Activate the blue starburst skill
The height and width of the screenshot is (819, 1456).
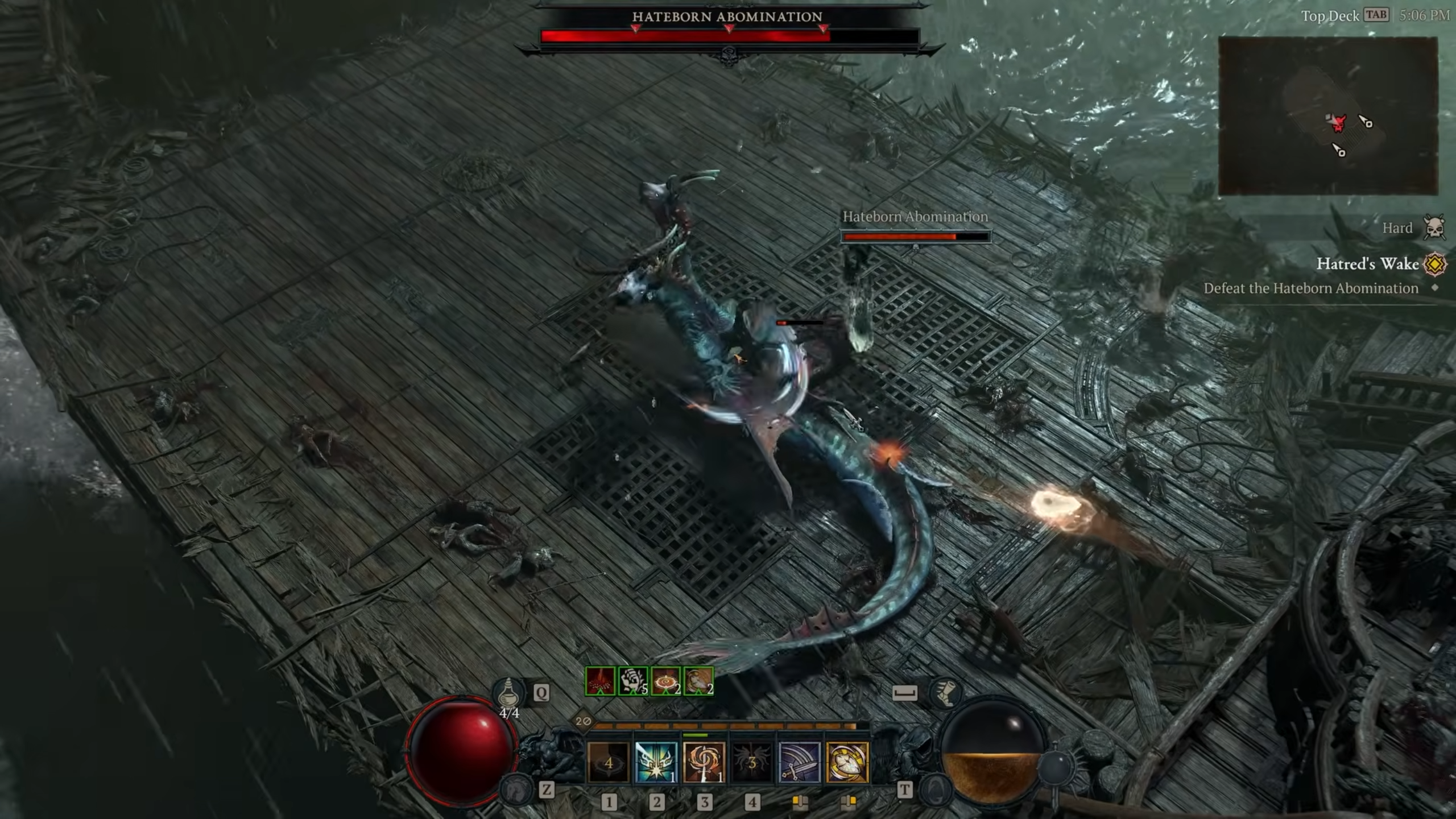[x=656, y=762]
